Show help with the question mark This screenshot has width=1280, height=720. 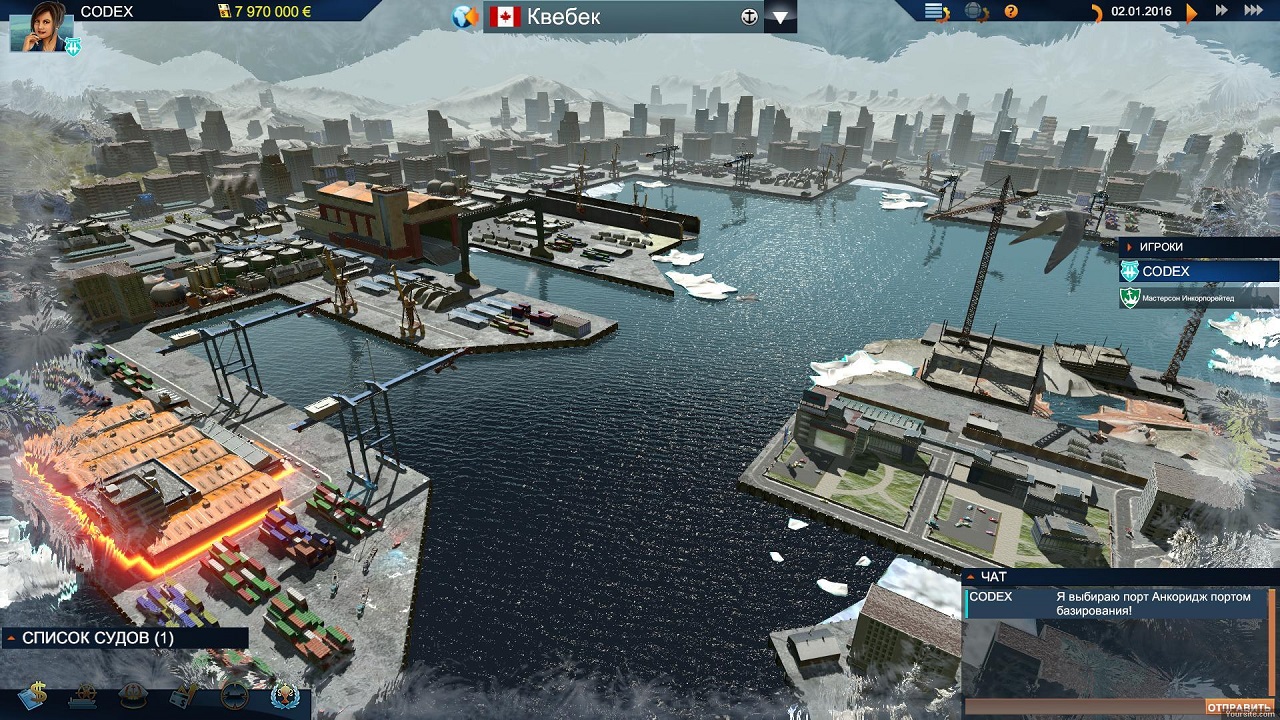tap(1010, 12)
